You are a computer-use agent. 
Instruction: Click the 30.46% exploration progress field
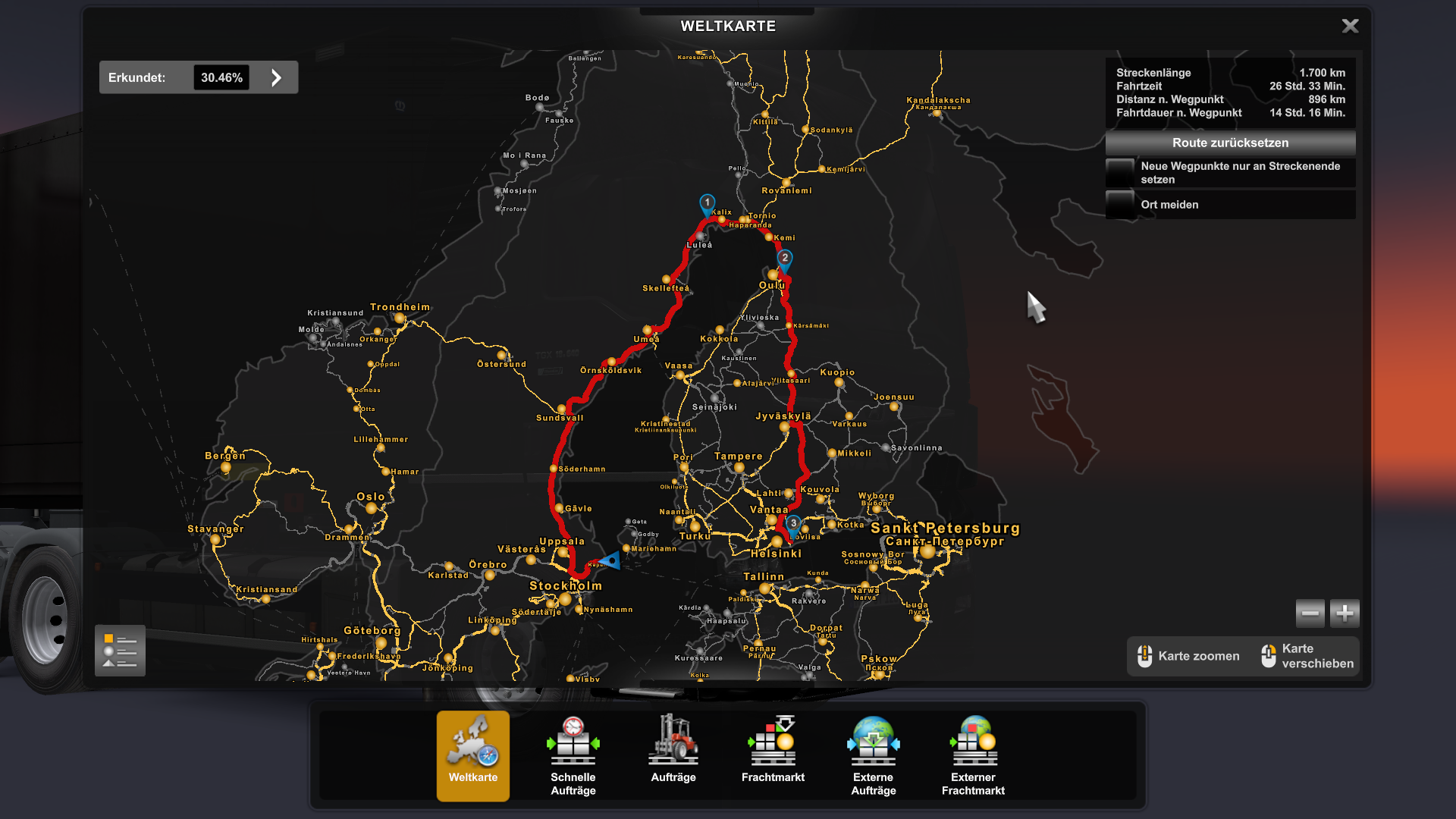tap(221, 77)
